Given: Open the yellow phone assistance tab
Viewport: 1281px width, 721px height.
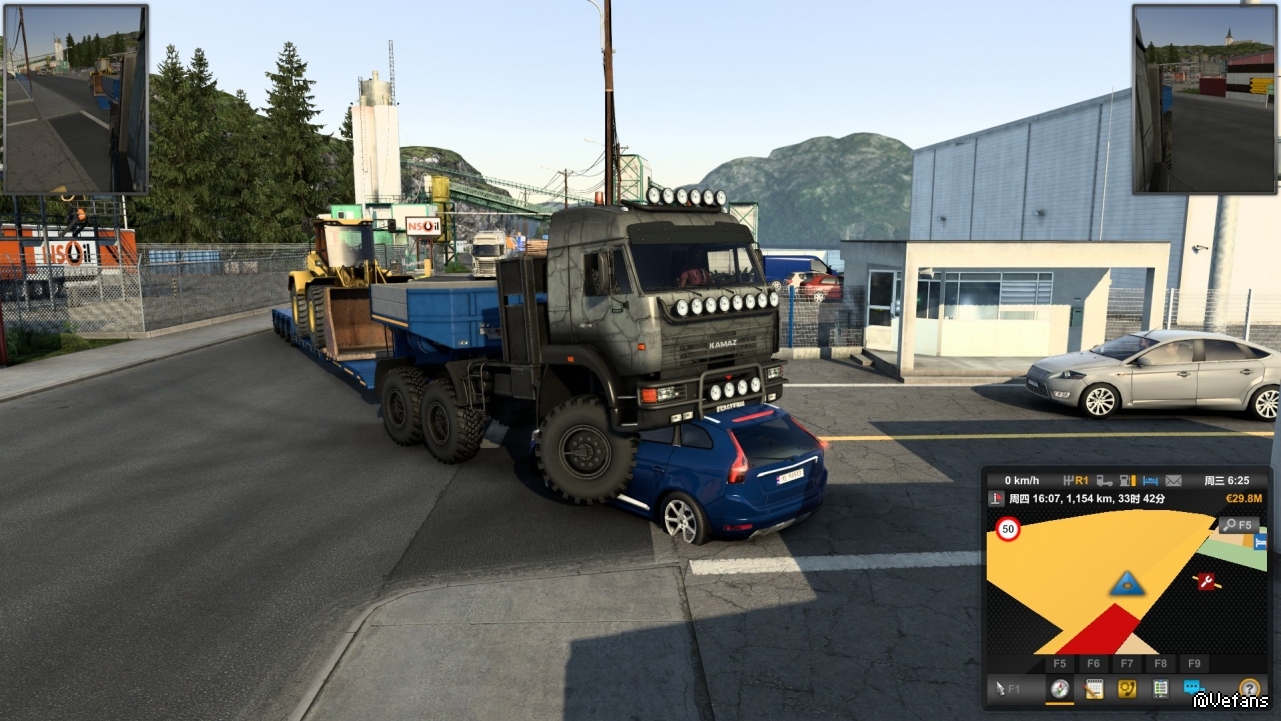Looking at the screenshot, I should click(1127, 688).
